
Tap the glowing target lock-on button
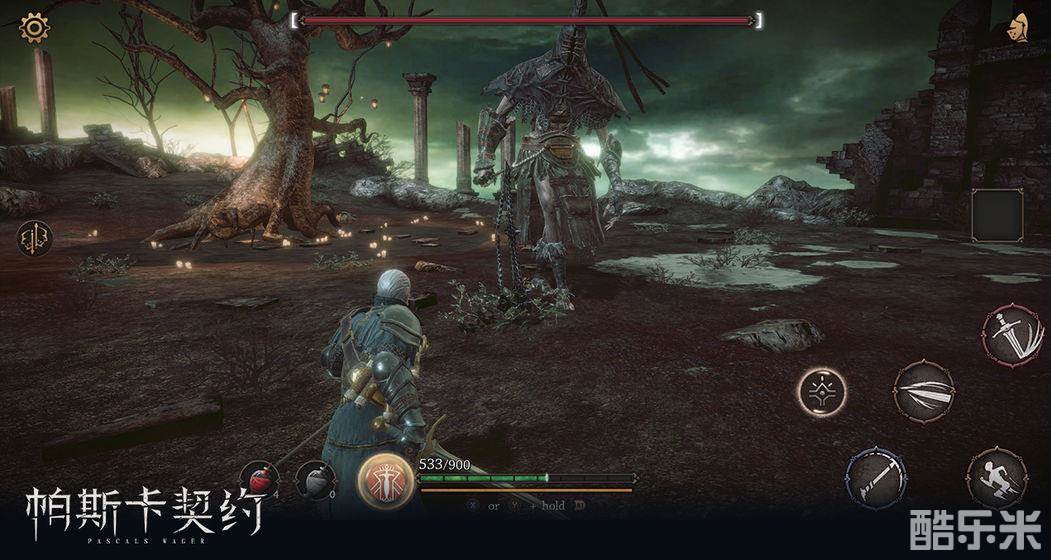[x=822, y=391]
